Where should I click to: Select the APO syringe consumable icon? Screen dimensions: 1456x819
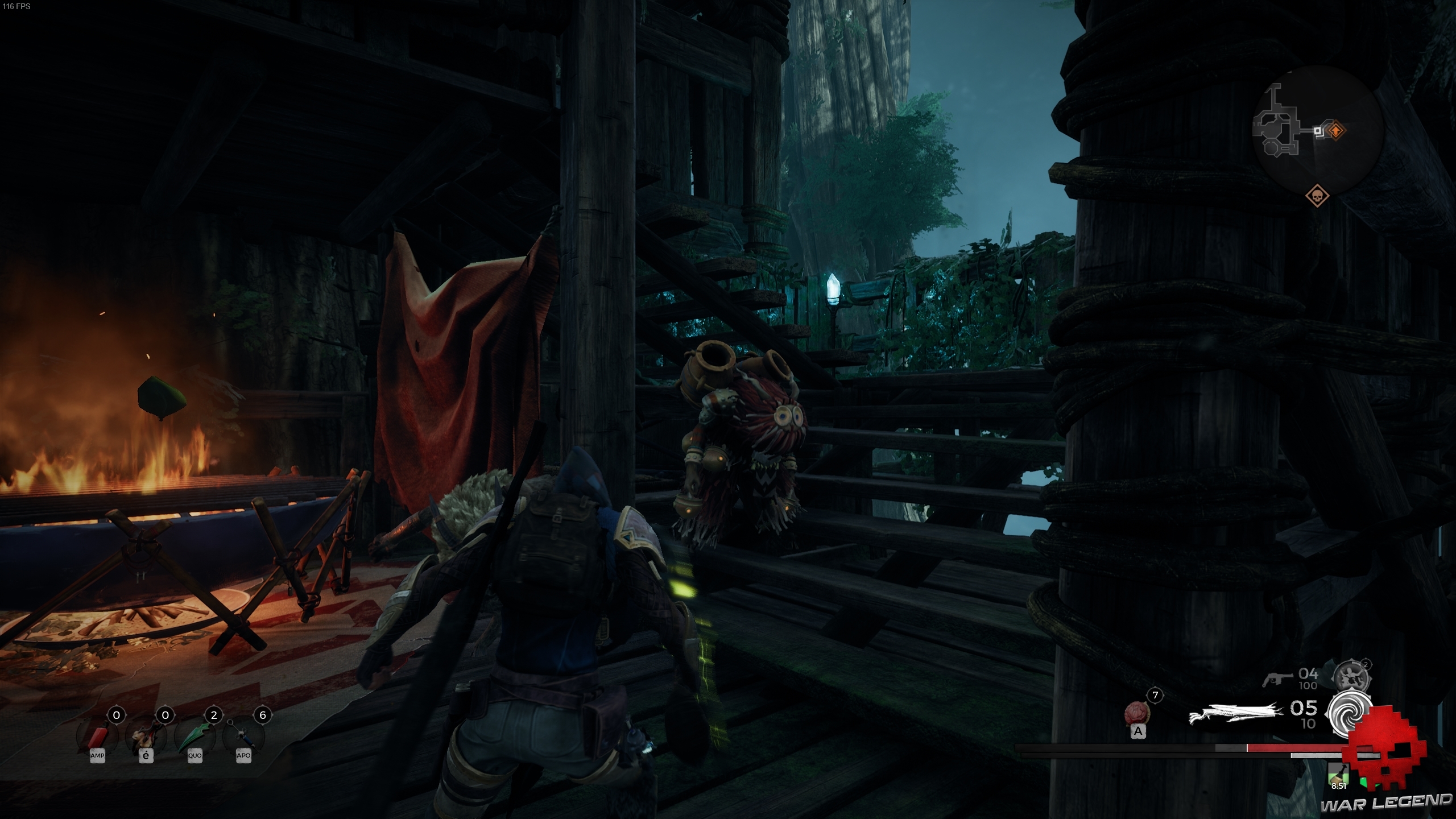click(x=244, y=737)
